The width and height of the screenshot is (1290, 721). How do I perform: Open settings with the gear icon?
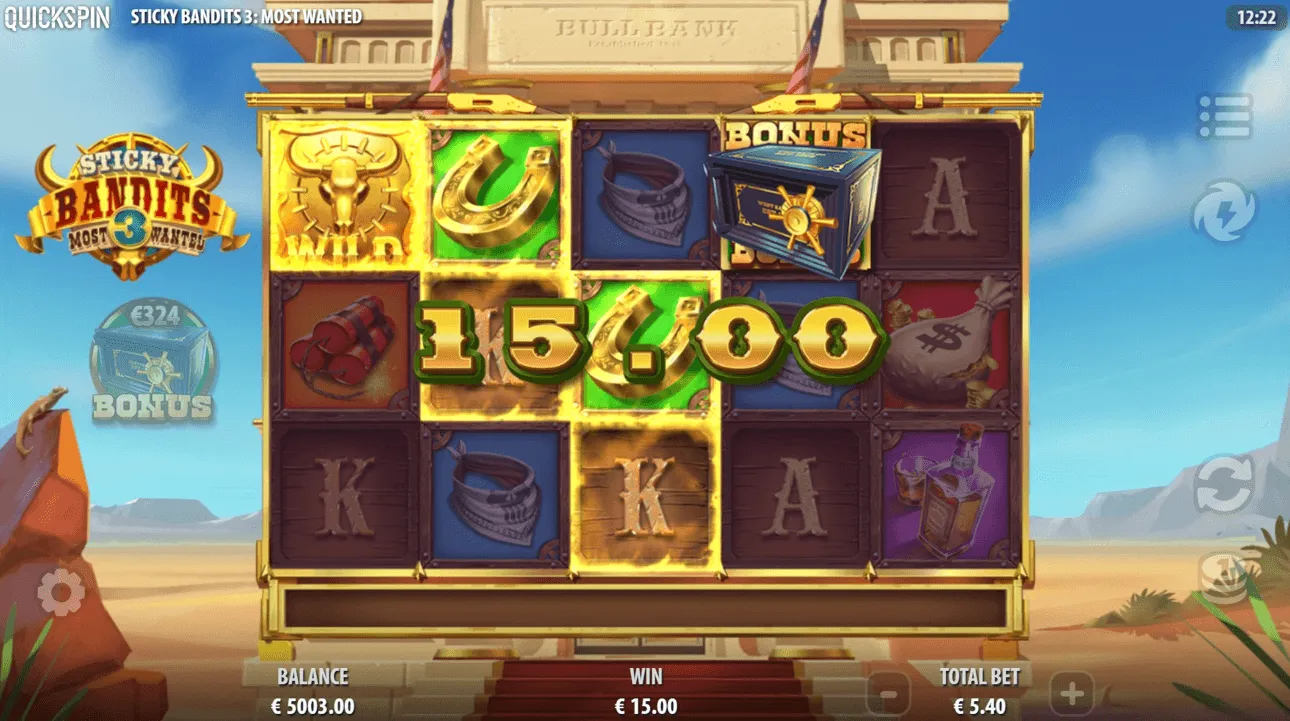tap(62, 590)
